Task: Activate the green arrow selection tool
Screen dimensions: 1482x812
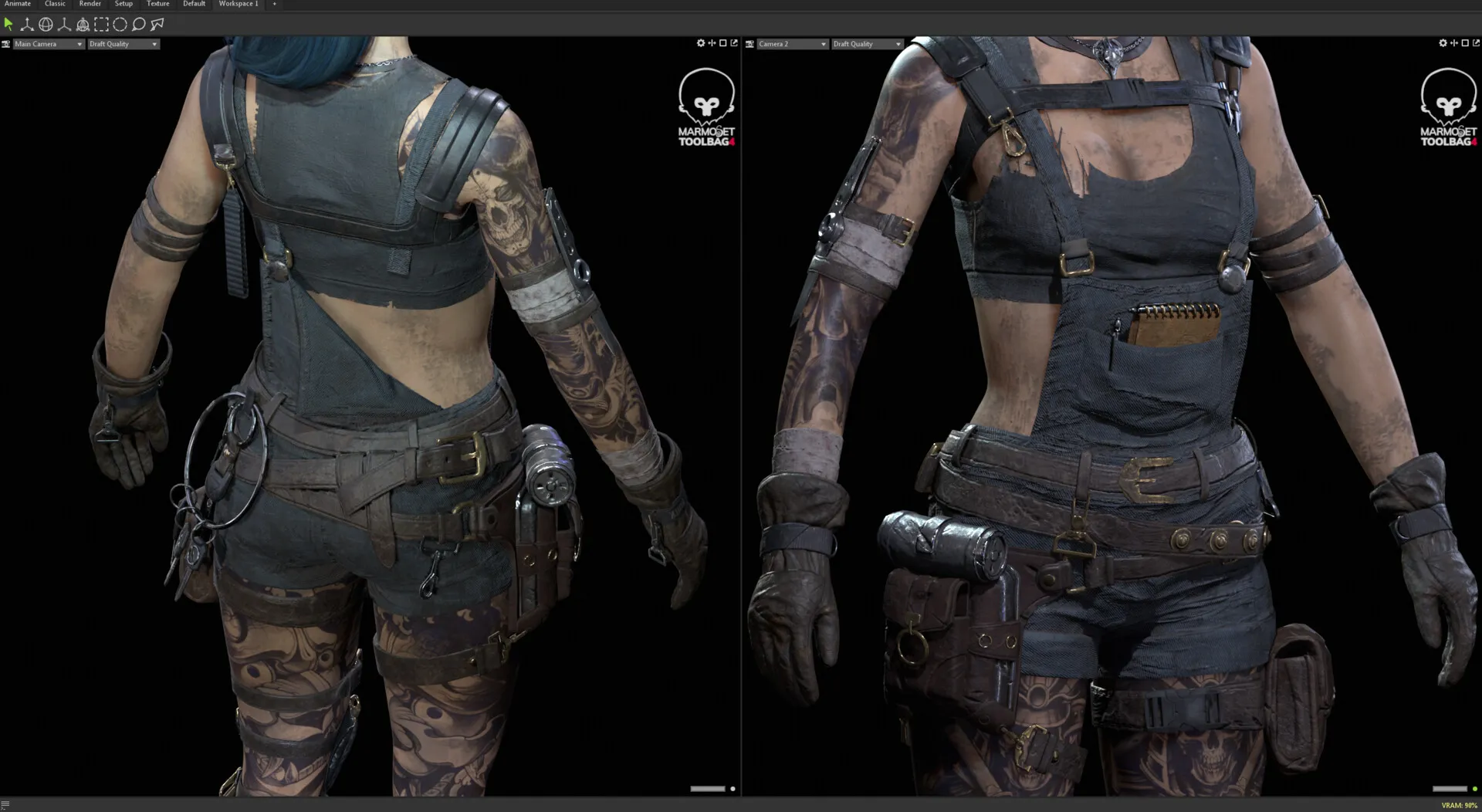Action: (x=8, y=25)
